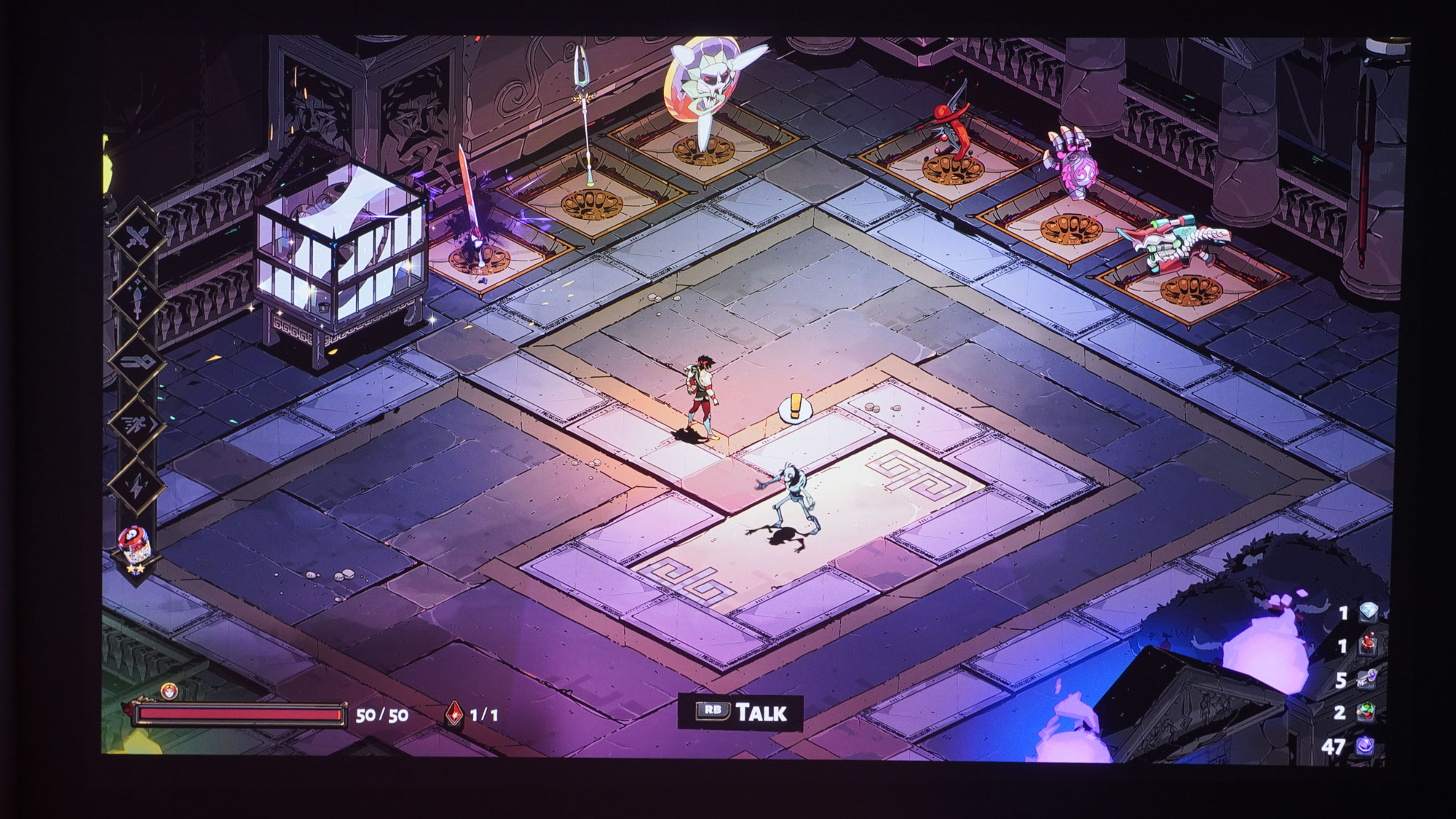Inspect the skull keepsake with two stars

[135, 543]
